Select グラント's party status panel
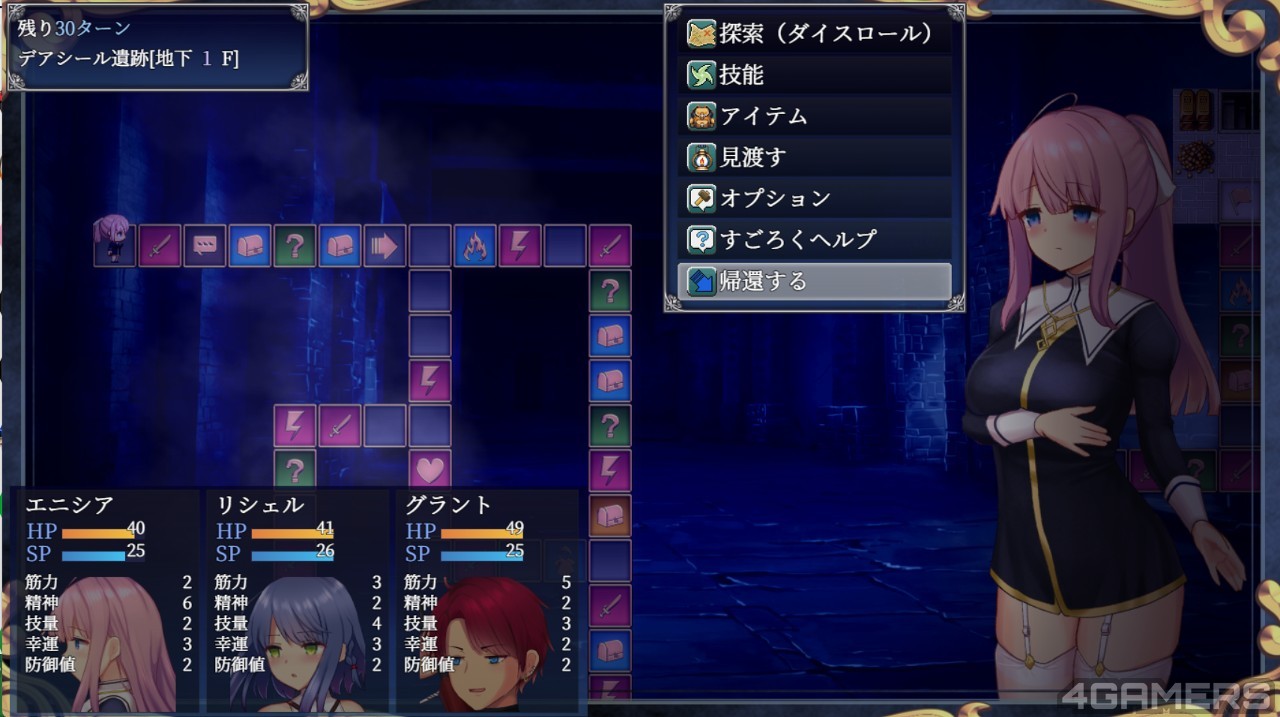This screenshot has width=1280, height=717. tap(485, 598)
